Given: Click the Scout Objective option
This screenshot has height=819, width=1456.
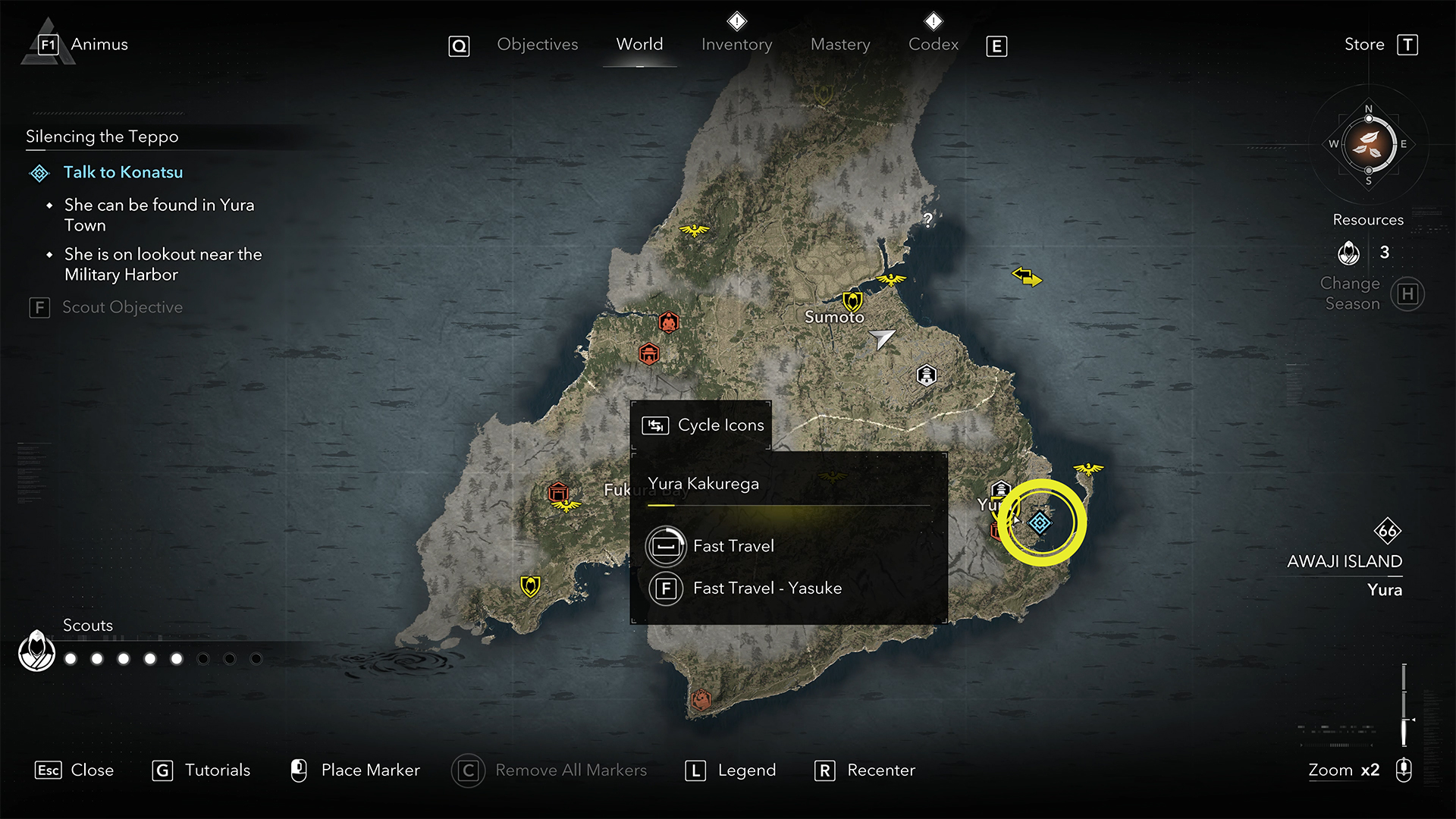Looking at the screenshot, I should (121, 308).
